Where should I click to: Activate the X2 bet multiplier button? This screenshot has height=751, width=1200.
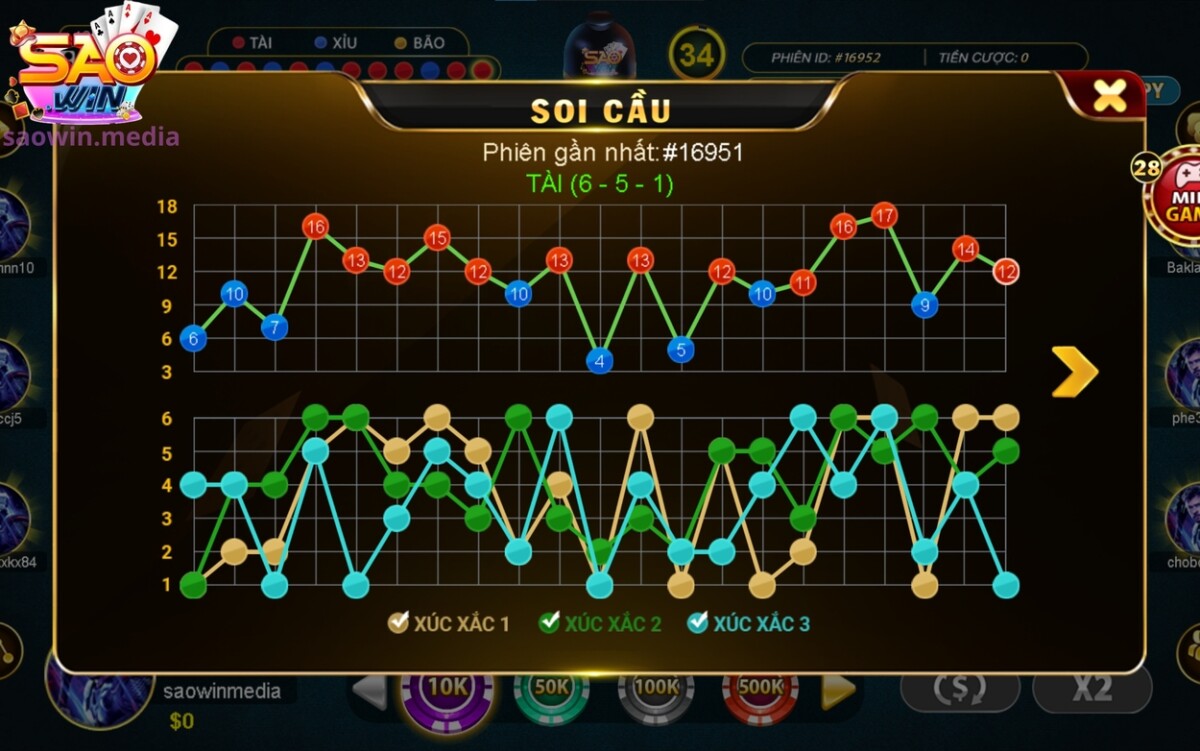[x=1092, y=688]
